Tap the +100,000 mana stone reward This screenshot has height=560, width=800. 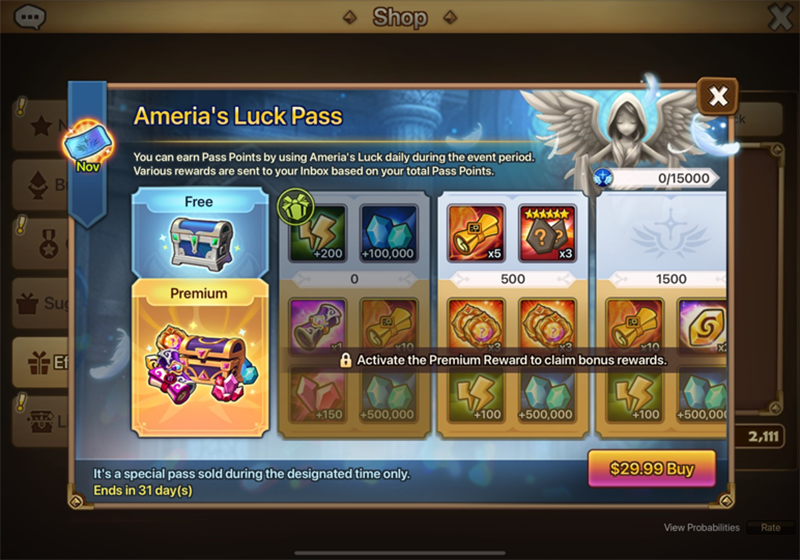[388, 234]
